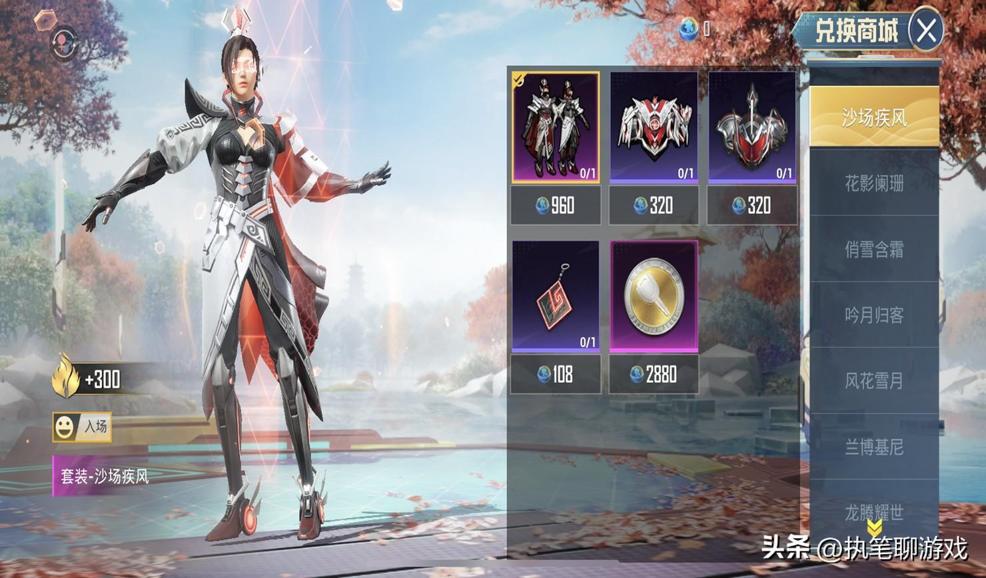Pick the red winged mask item

[x=654, y=127]
